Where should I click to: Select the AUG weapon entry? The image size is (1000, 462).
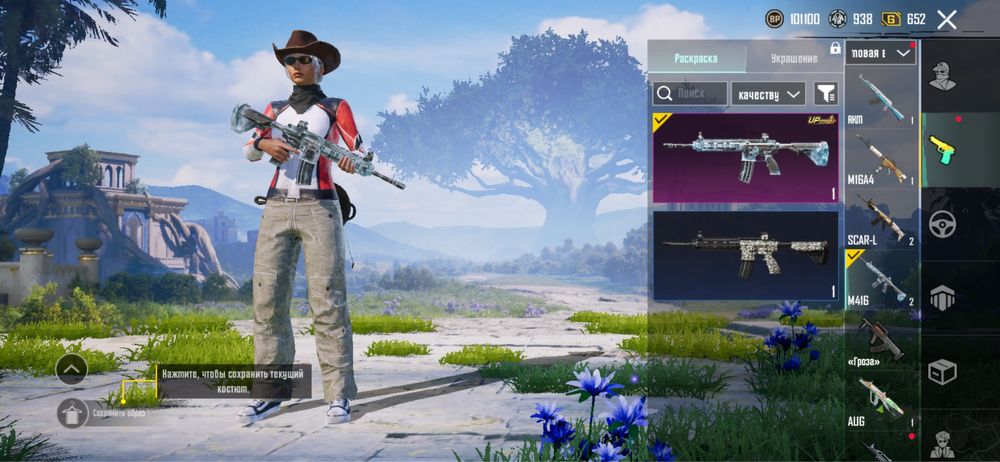pos(881,402)
